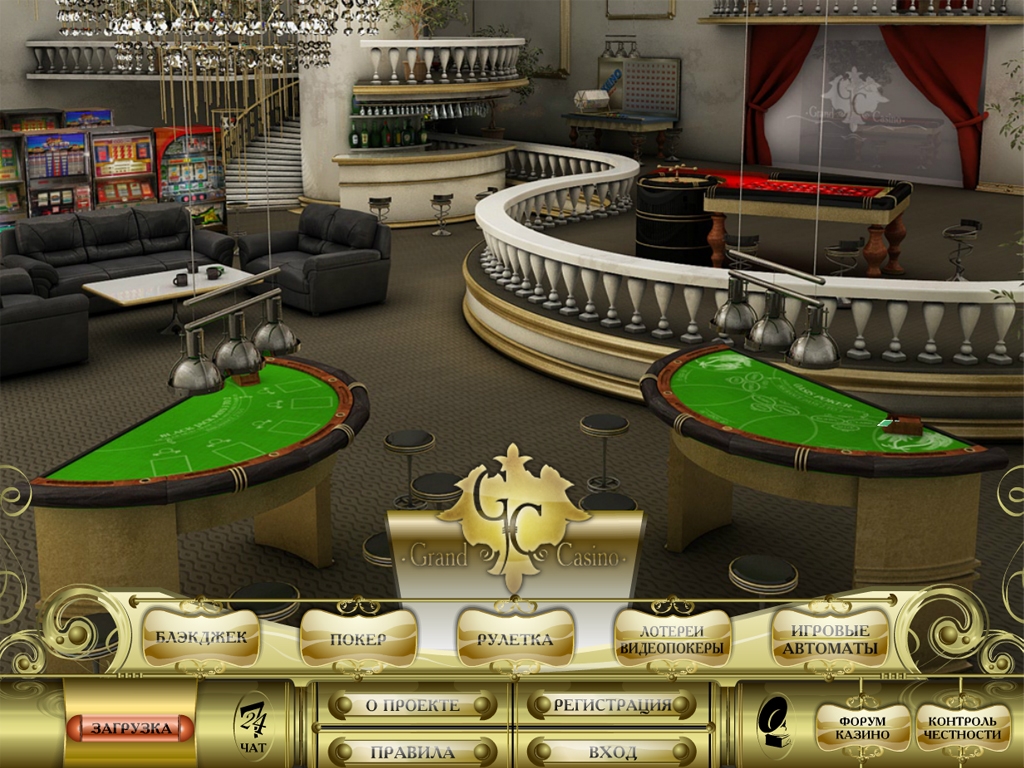Visit the Форум Казино button
The height and width of the screenshot is (768, 1024).
863,727
